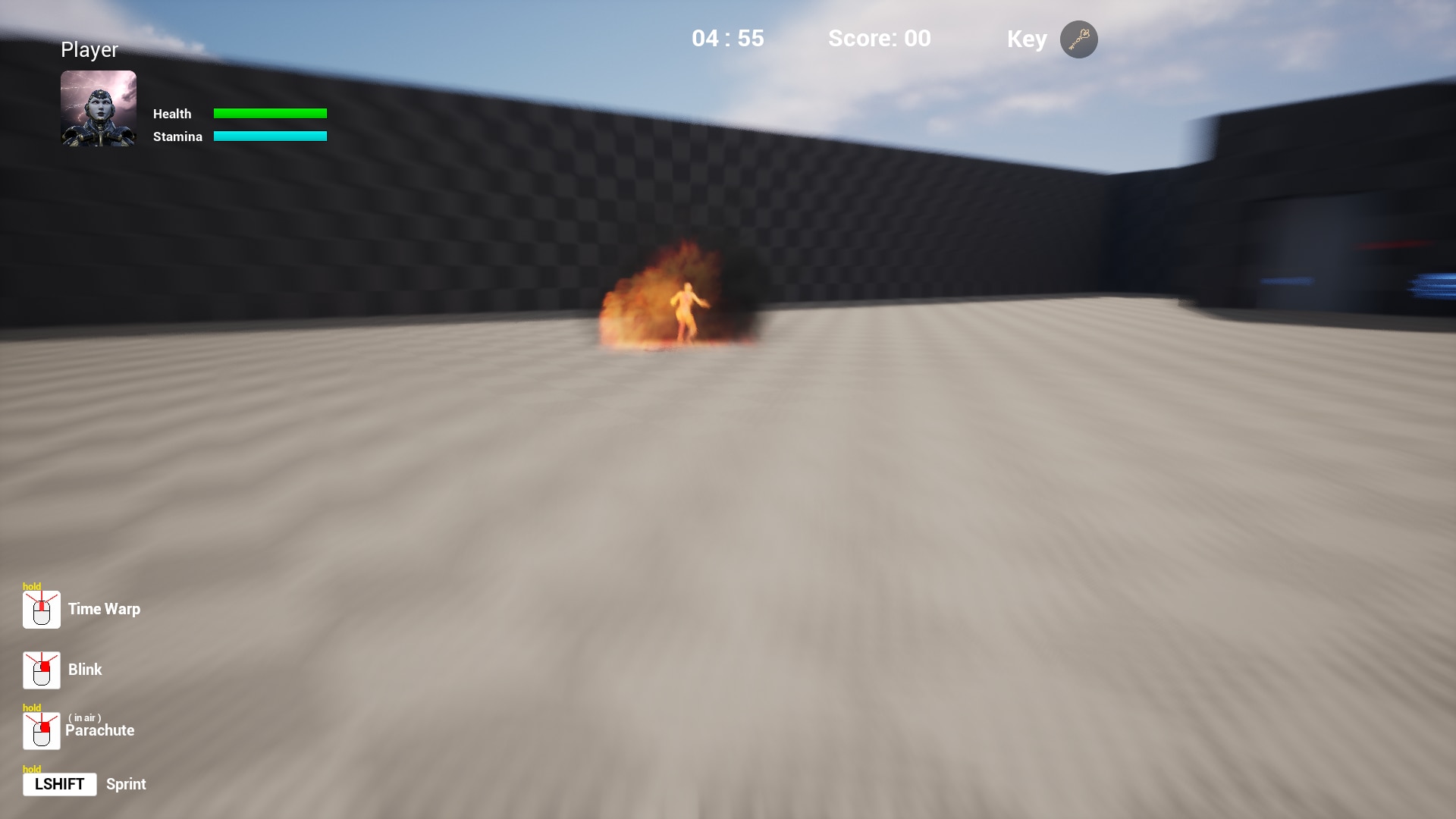This screenshot has height=819, width=1456.
Task: Click the cyan Stamina bar
Action: tap(271, 136)
